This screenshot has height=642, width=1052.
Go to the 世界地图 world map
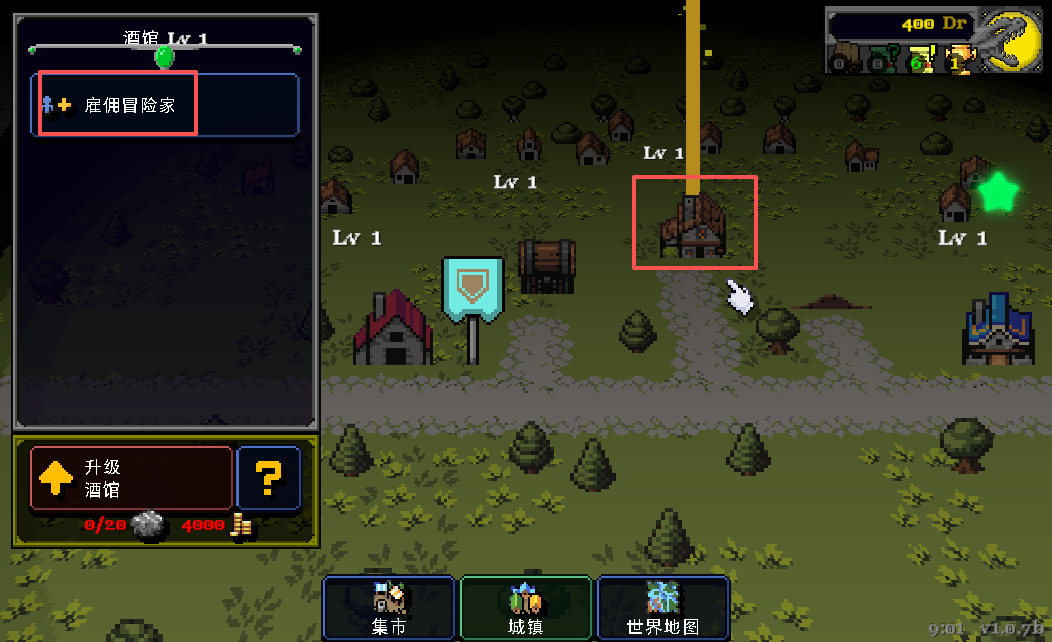pyautogui.click(x=662, y=608)
